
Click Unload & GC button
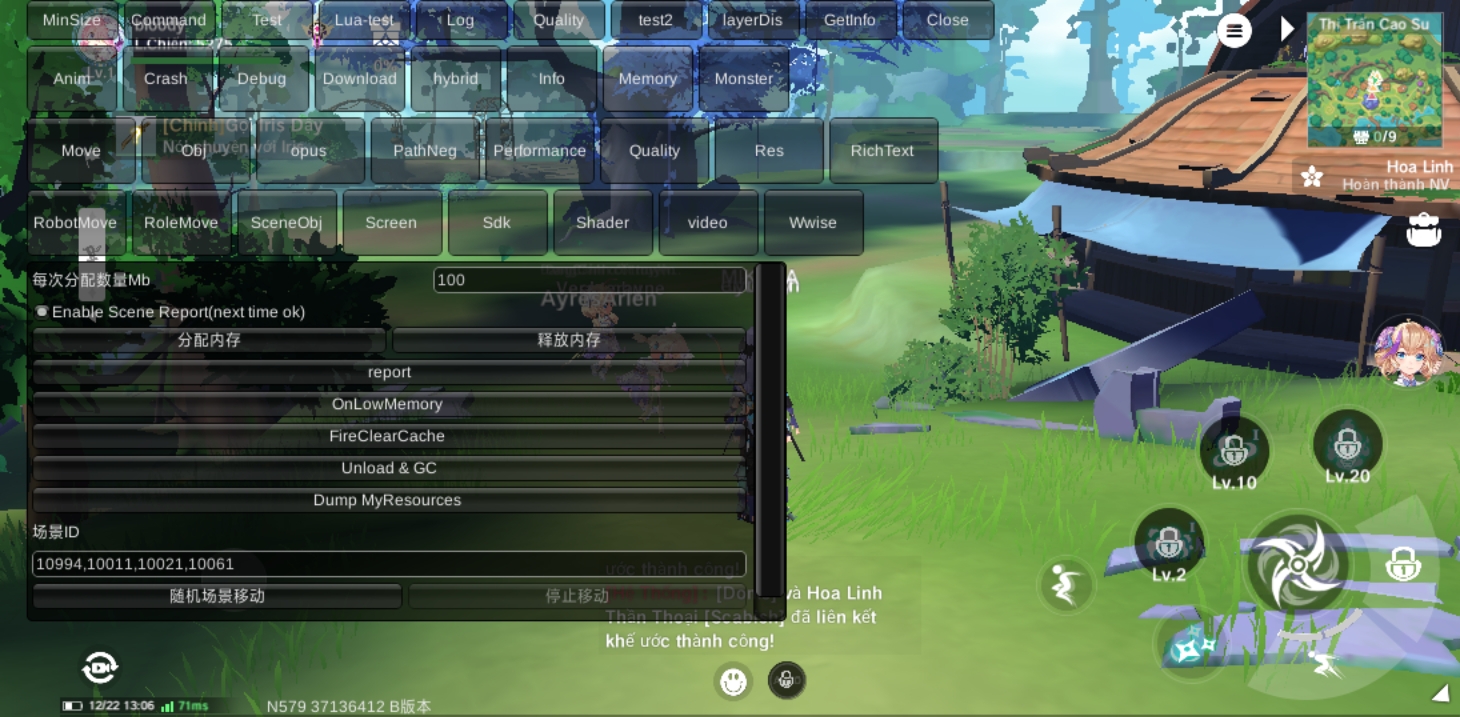pos(389,468)
